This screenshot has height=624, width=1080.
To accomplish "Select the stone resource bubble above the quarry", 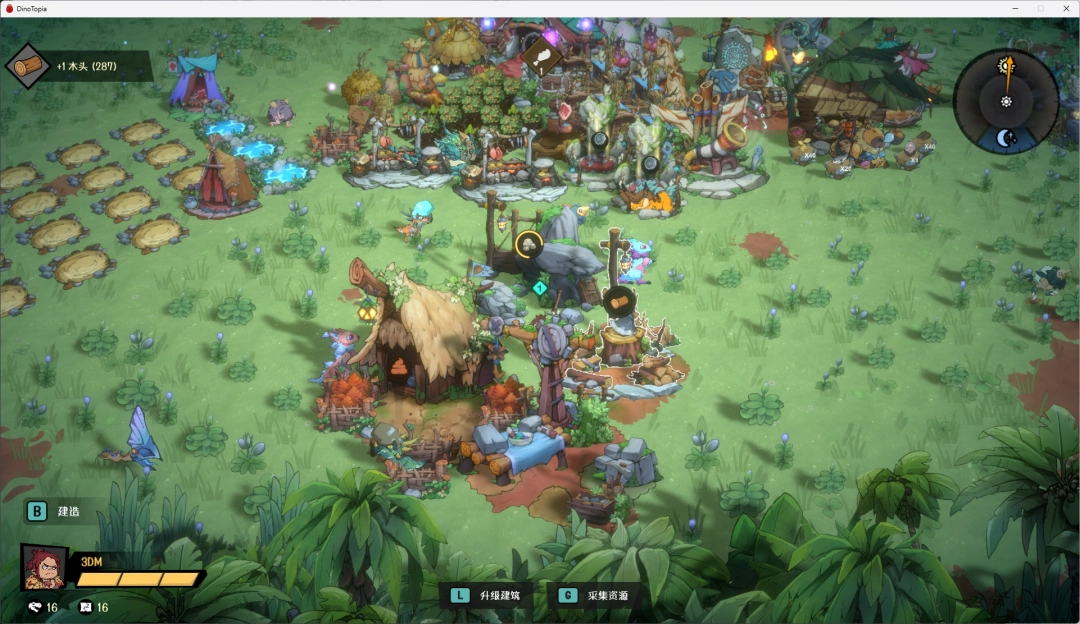I will tap(528, 243).
